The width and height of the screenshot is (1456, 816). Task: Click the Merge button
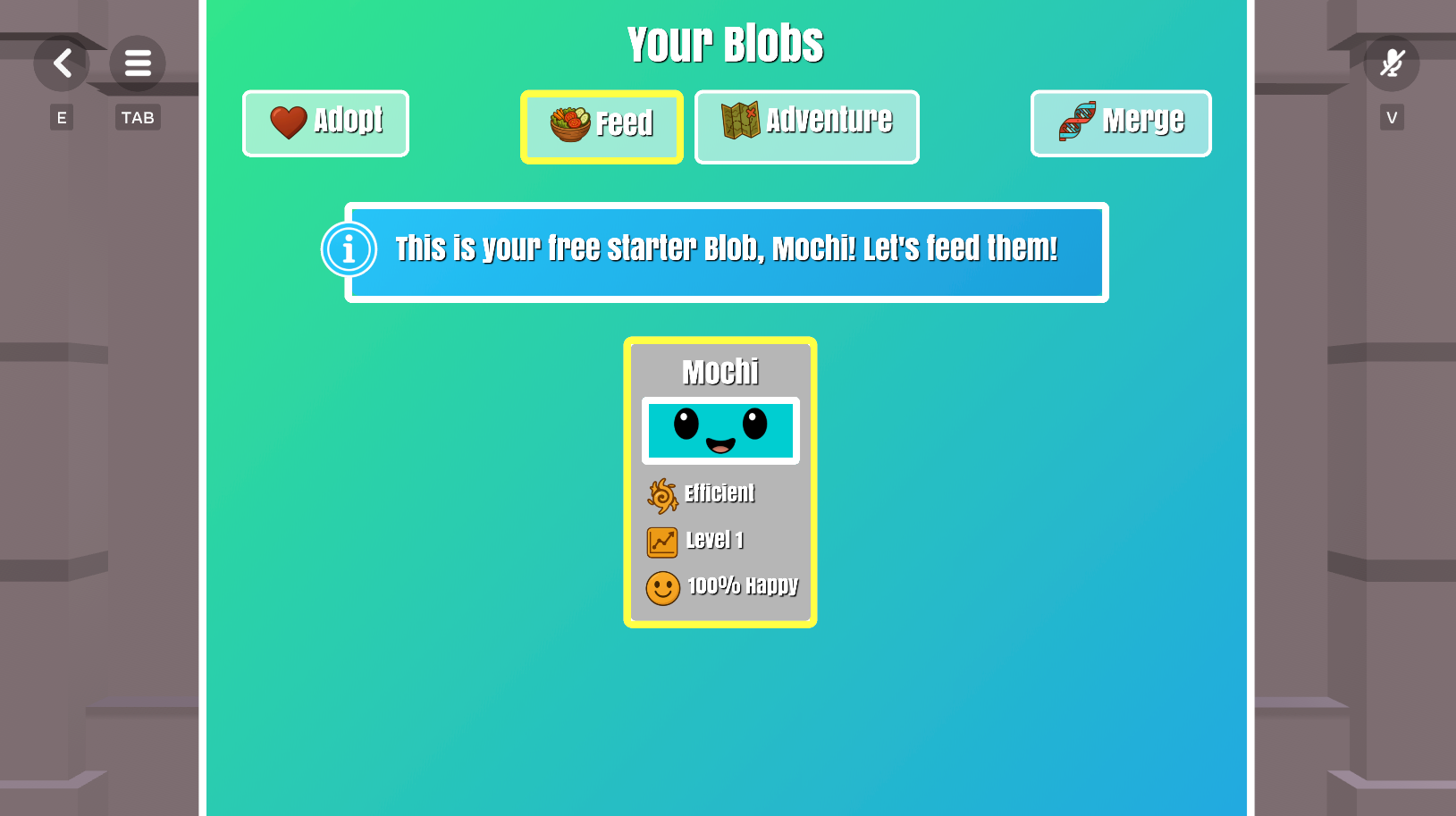click(1121, 122)
